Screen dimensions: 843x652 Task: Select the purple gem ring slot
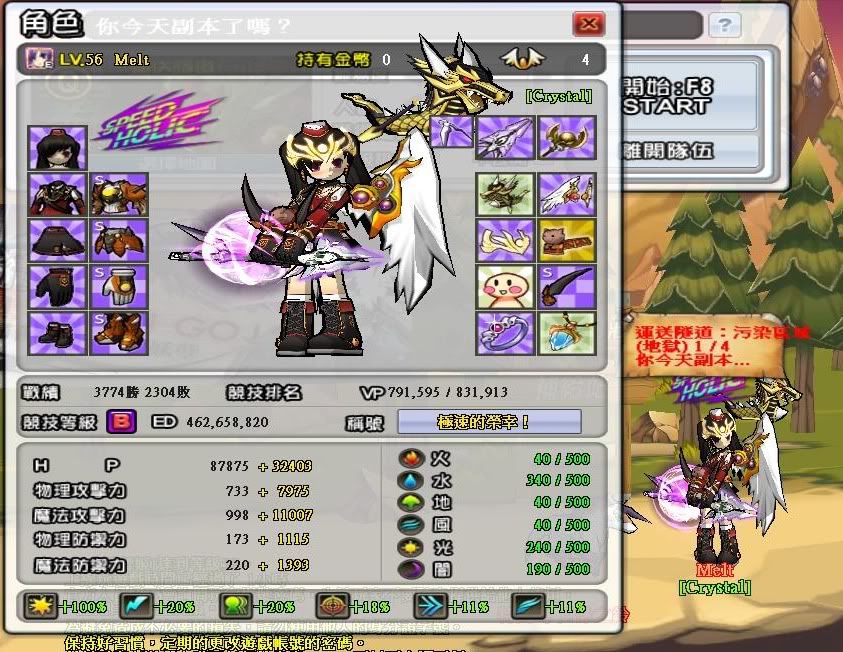(504, 332)
